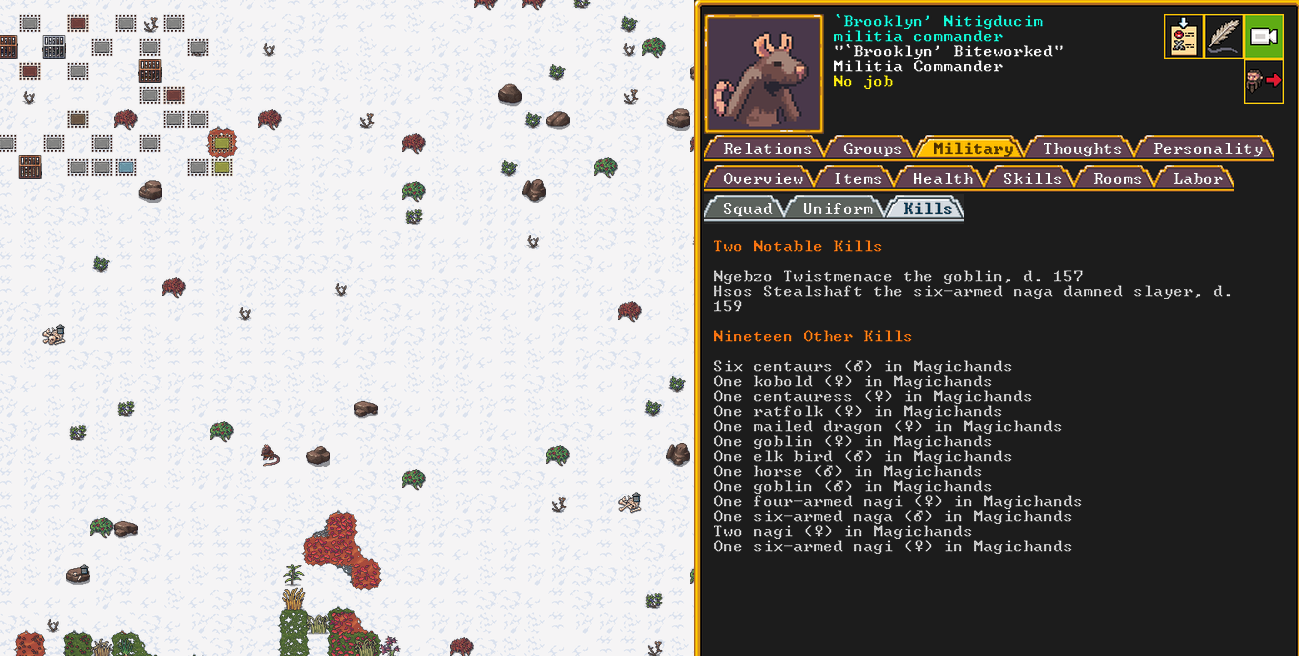Click the parchment list icon button
The width and height of the screenshot is (1299, 656).
tap(1183, 37)
